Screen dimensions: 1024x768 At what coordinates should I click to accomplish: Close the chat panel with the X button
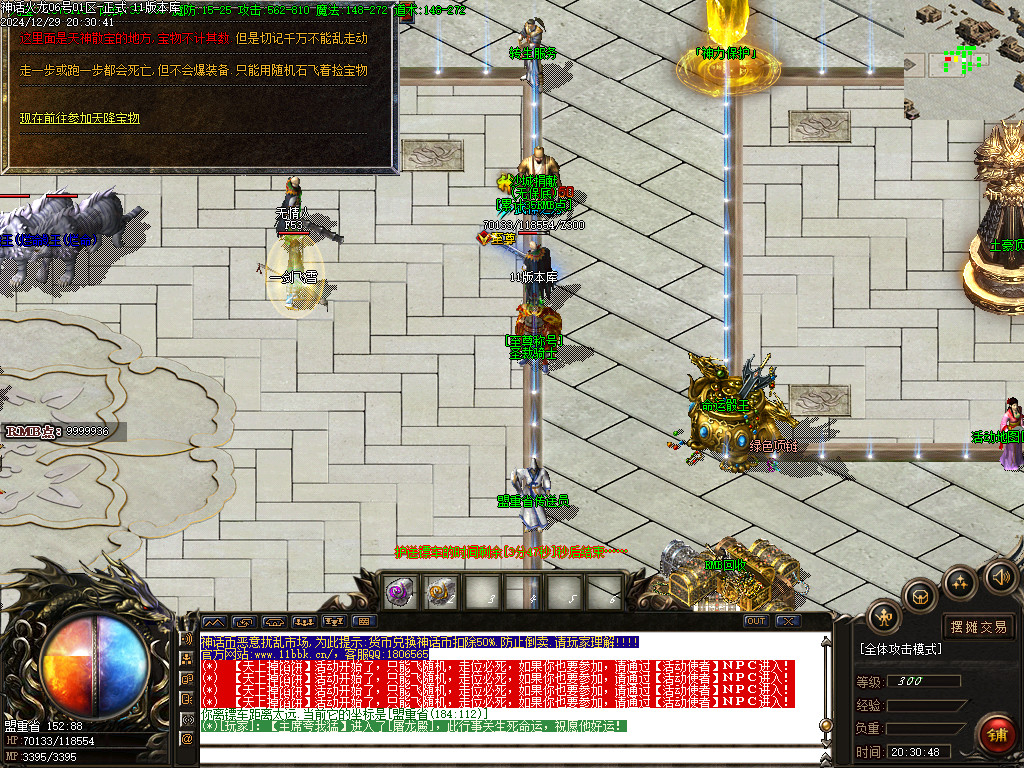pos(788,621)
